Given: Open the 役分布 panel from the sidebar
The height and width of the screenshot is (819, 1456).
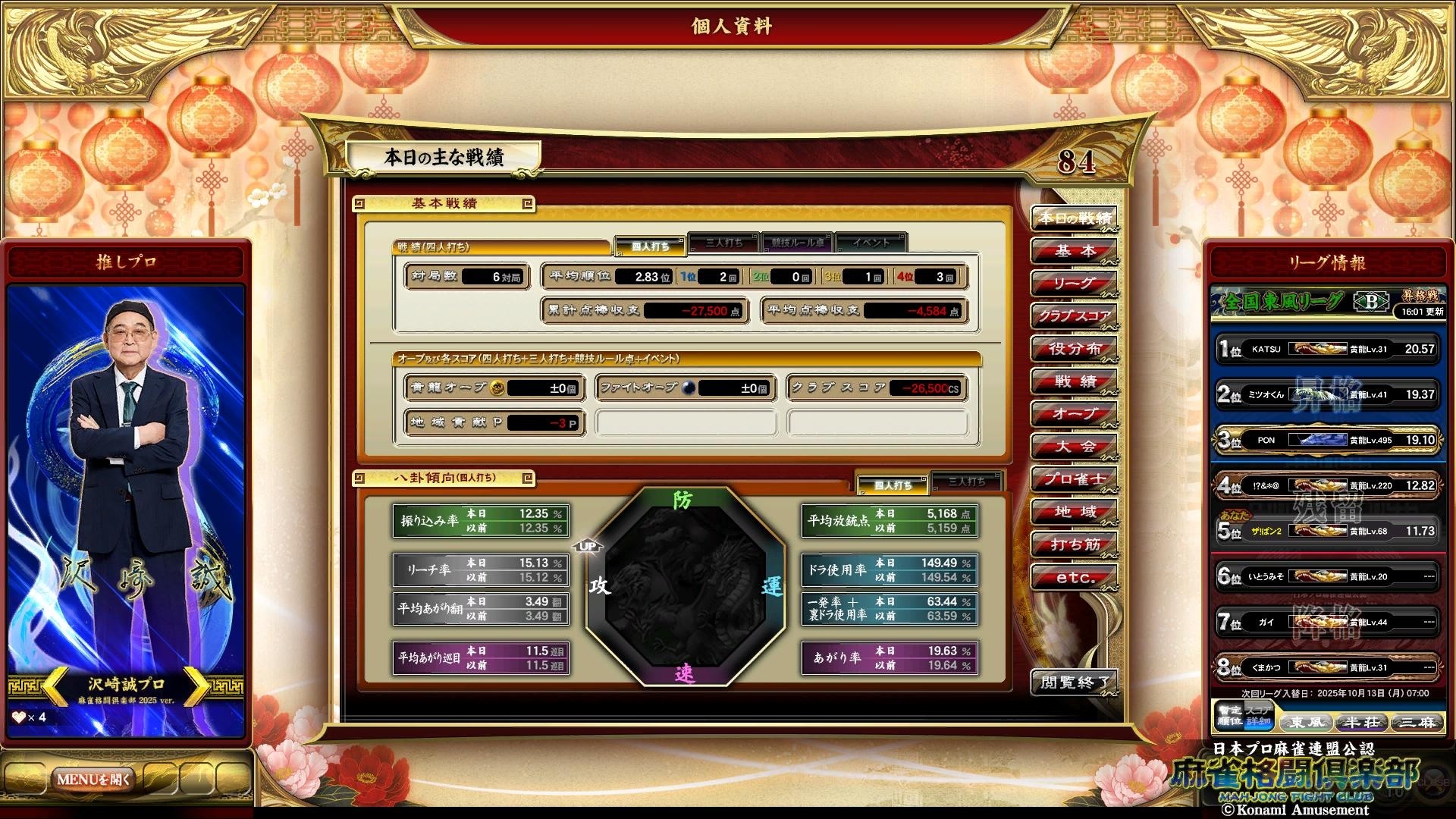Looking at the screenshot, I should click(1074, 350).
